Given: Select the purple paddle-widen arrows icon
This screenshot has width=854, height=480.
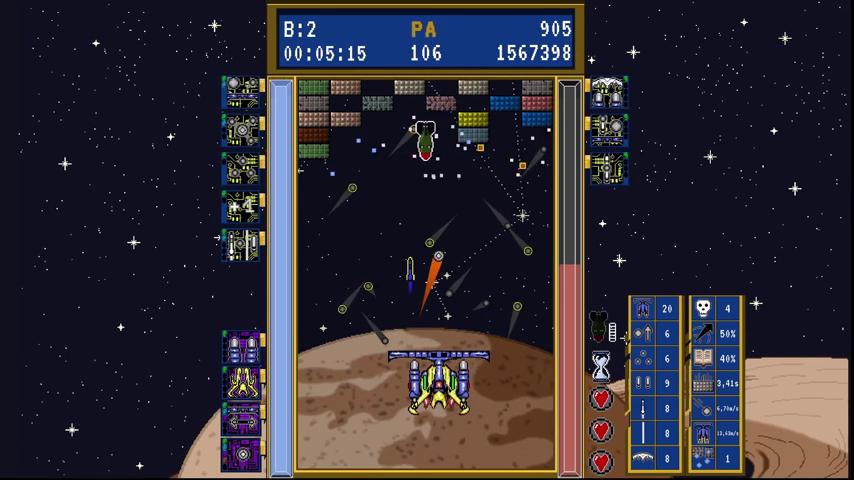Looking at the screenshot, I should 241,419.
